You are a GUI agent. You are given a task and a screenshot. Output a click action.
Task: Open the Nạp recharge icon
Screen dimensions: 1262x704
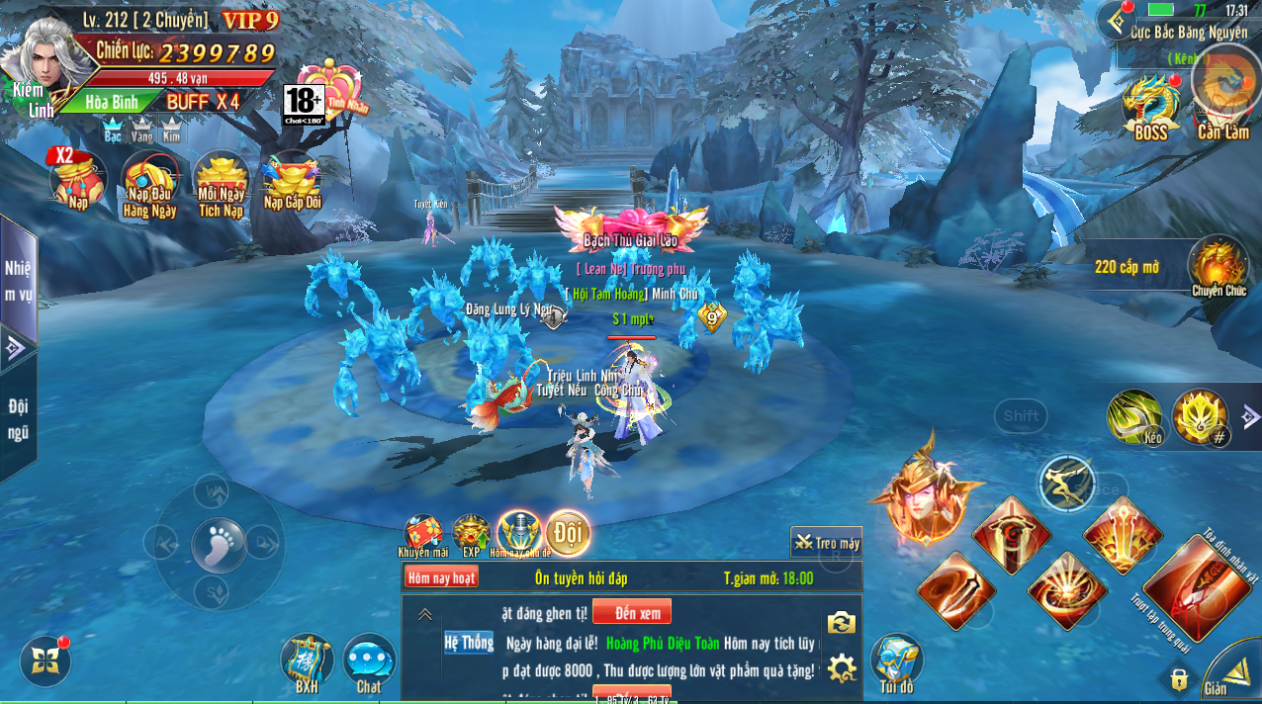(x=79, y=180)
